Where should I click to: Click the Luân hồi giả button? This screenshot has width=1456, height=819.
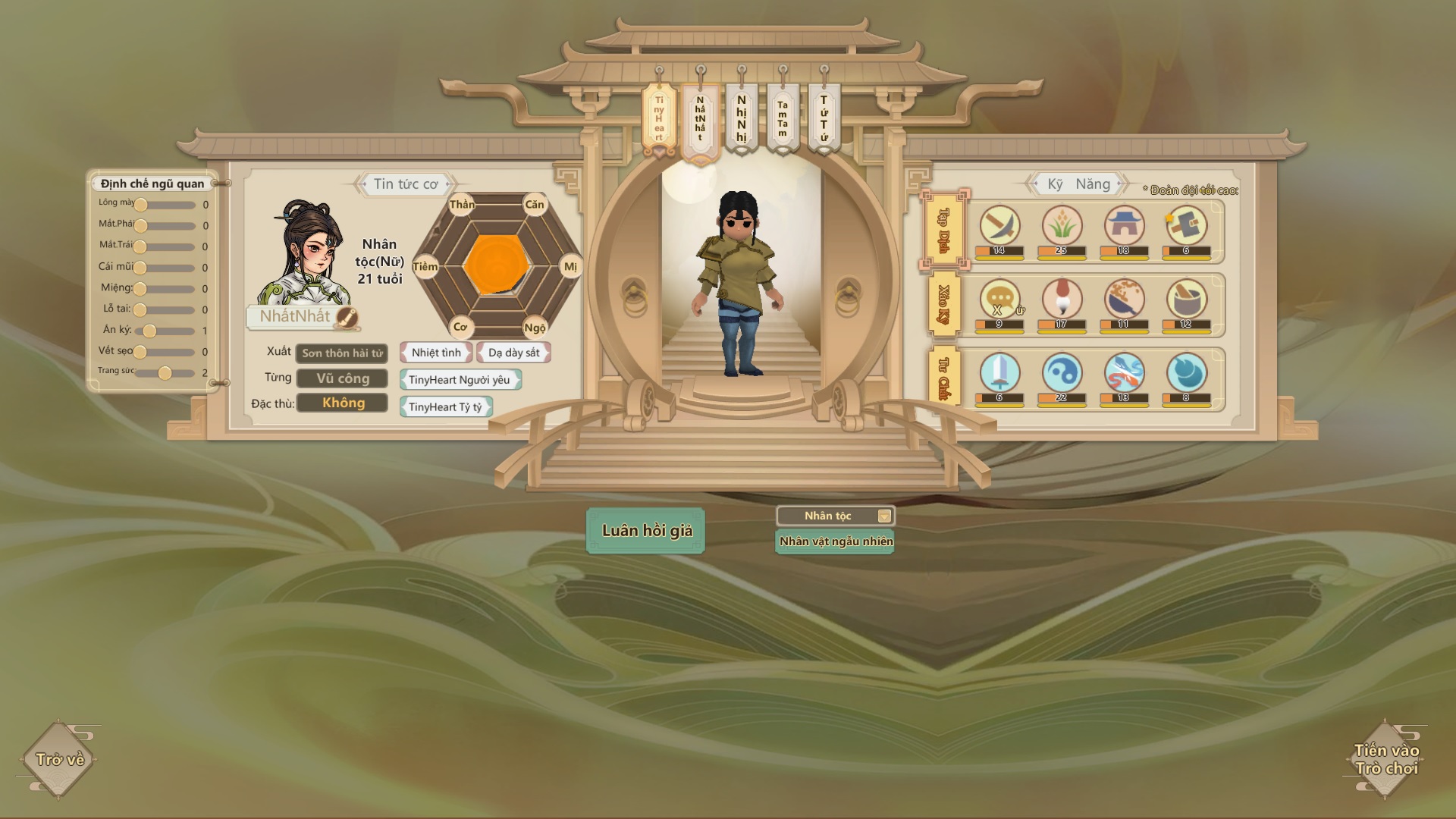point(646,531)
